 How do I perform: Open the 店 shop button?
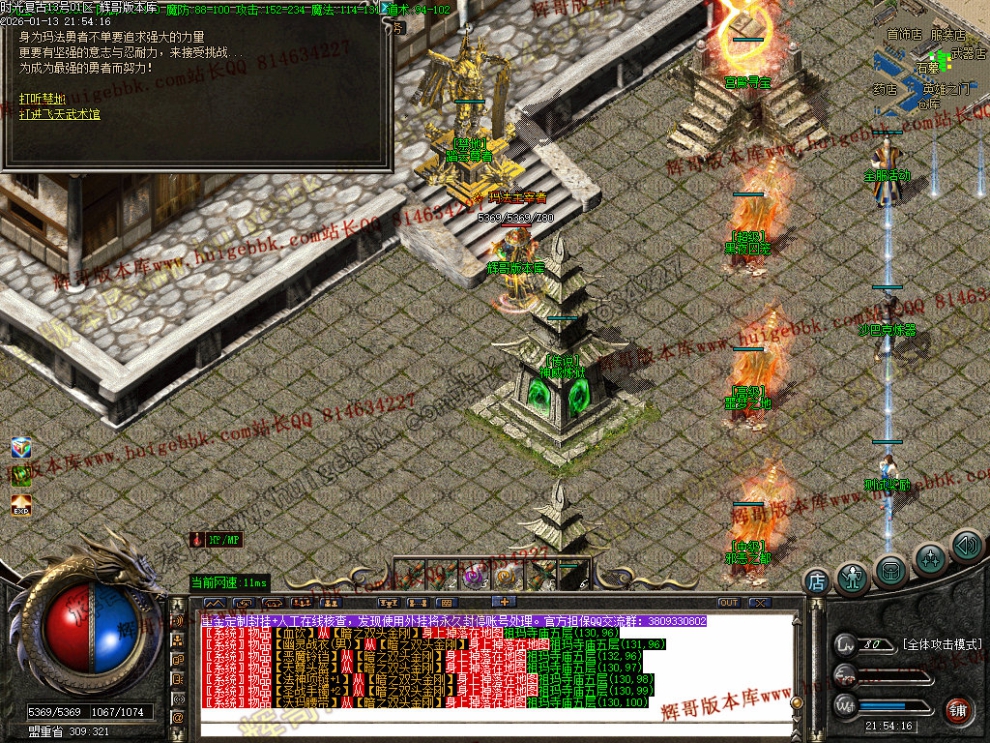point(816,580)
